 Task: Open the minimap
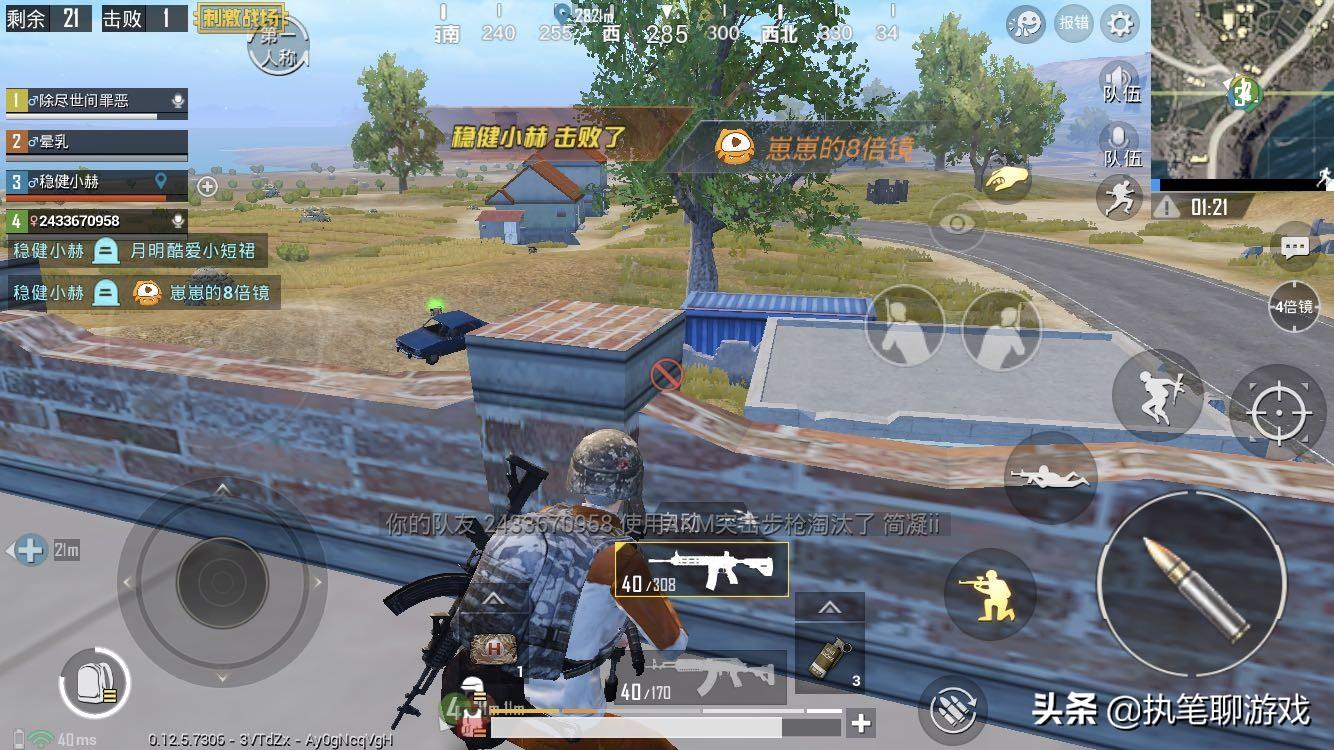coord(1241,90)
